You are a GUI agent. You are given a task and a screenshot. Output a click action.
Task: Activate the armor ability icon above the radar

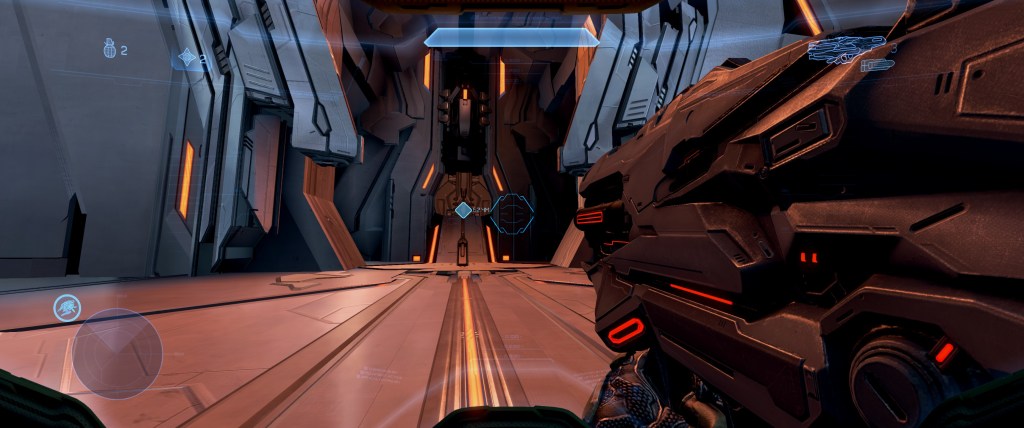pos(67,308)
